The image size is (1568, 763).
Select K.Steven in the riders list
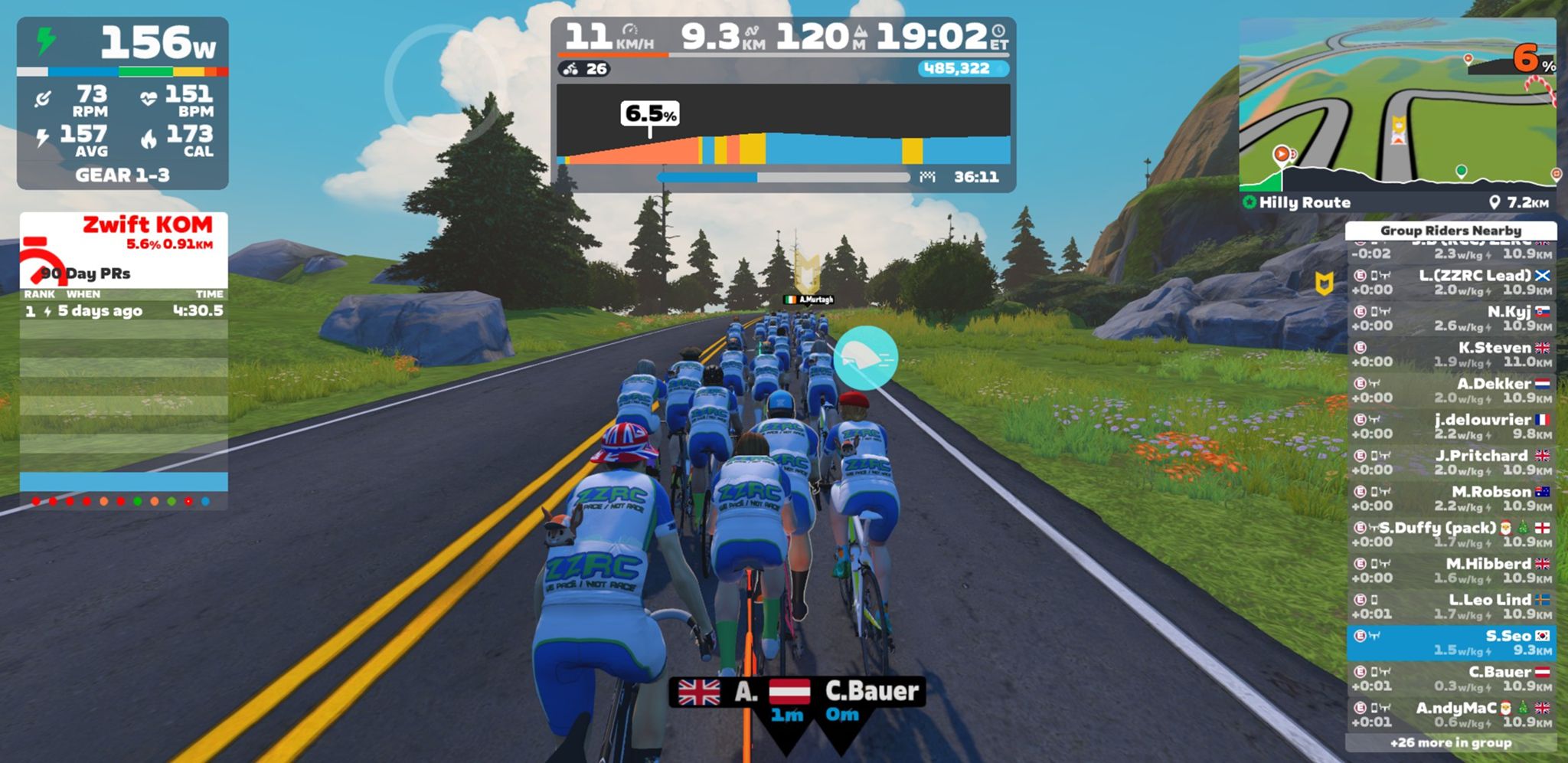1451,354
